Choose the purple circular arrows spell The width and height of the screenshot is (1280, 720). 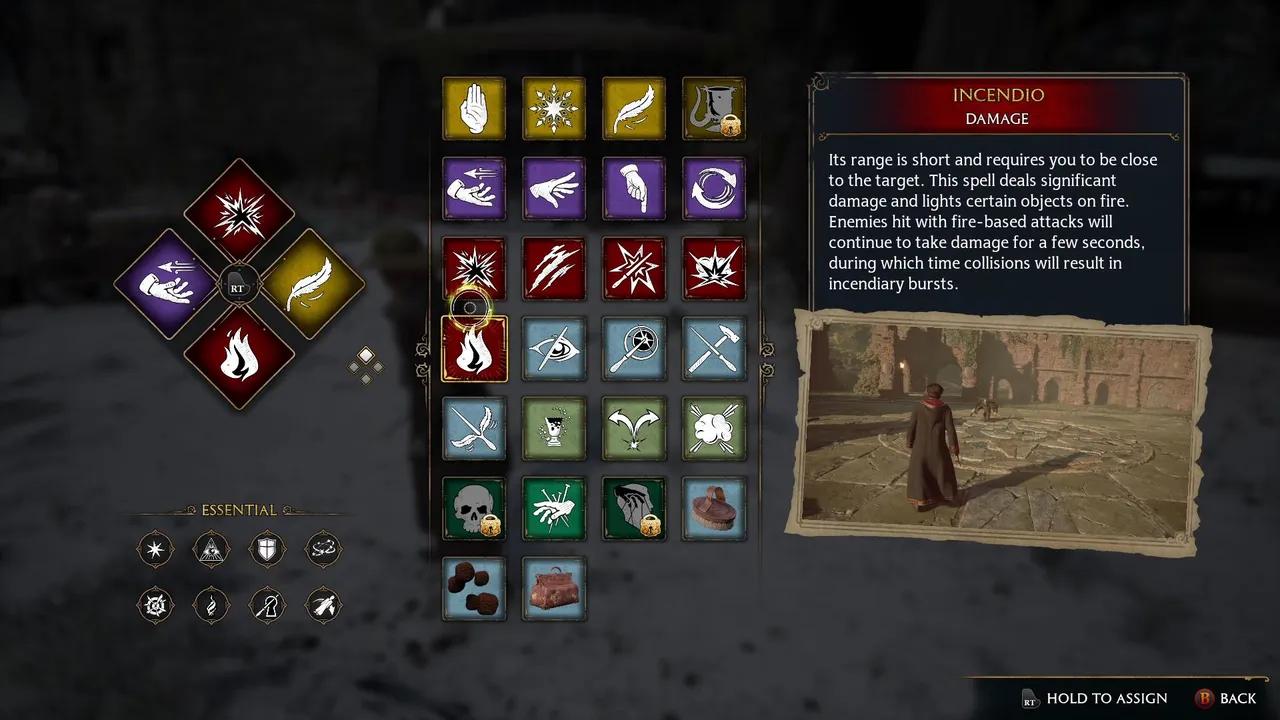pyautogui.click(x=714, y=188)
